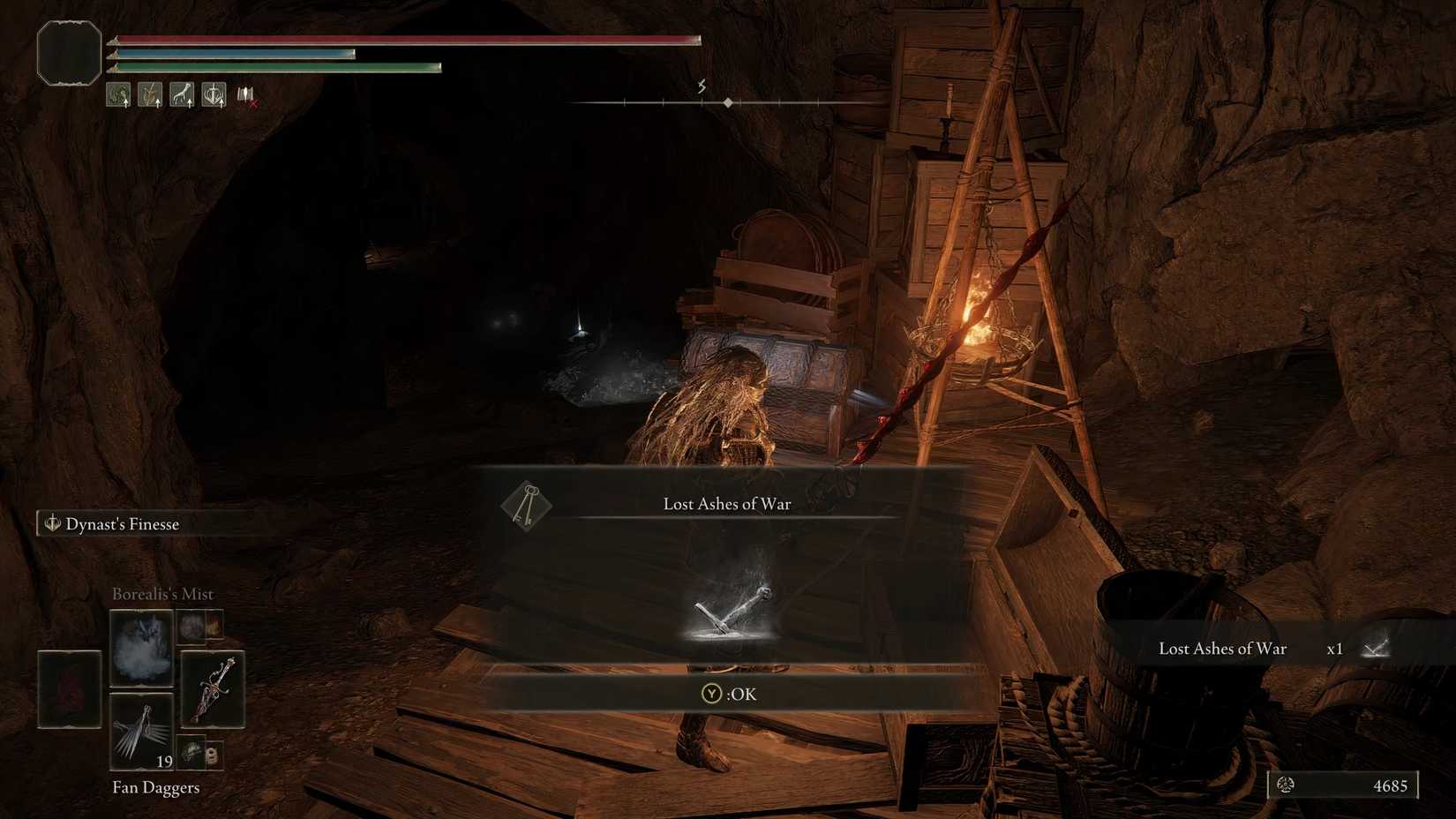Viewport: 1456px width, 819px height.
Task: Click the character portrait frame top-left
Action: point(68,53)
